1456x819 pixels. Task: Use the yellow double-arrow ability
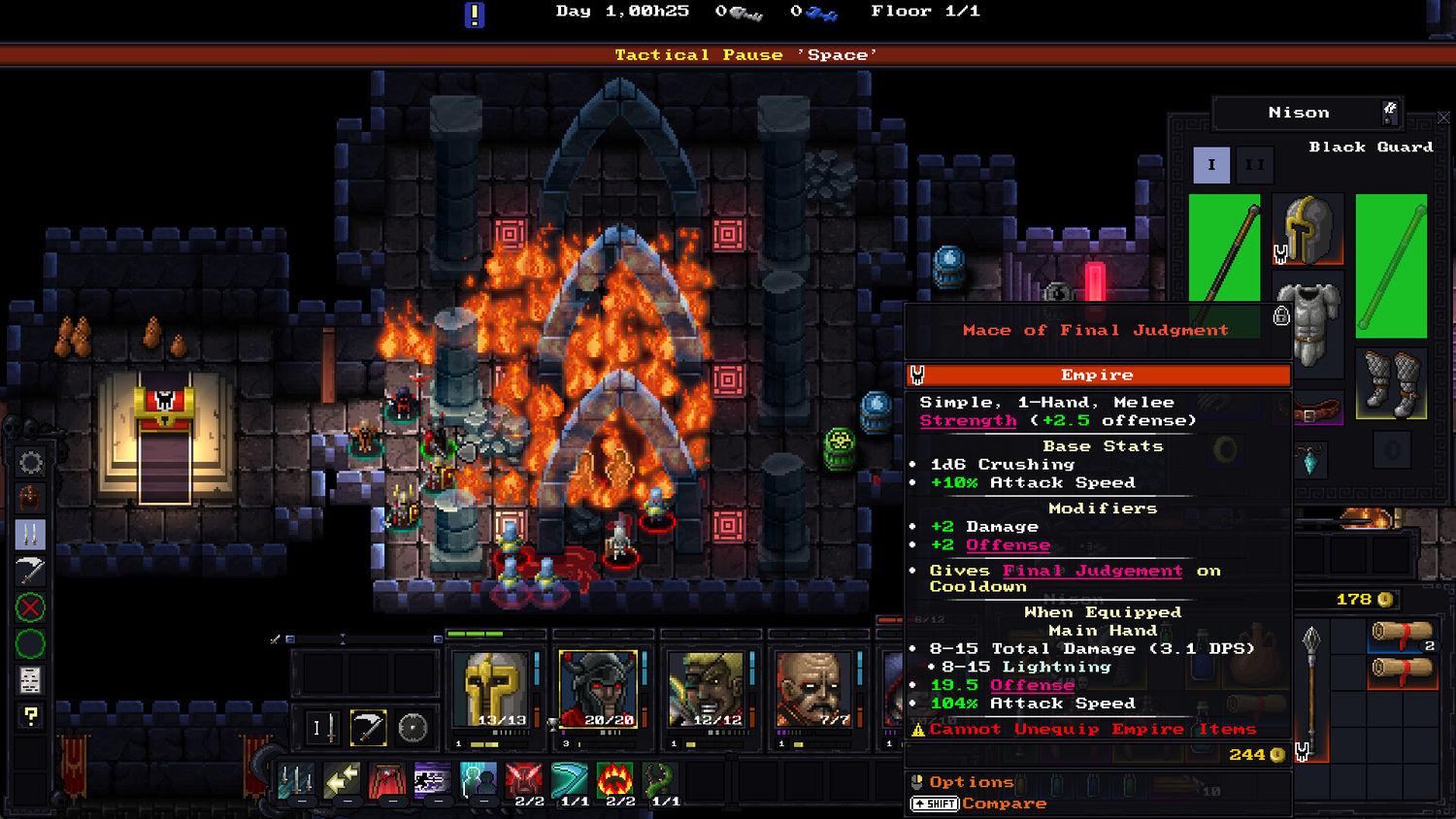(x=342, y=779)
